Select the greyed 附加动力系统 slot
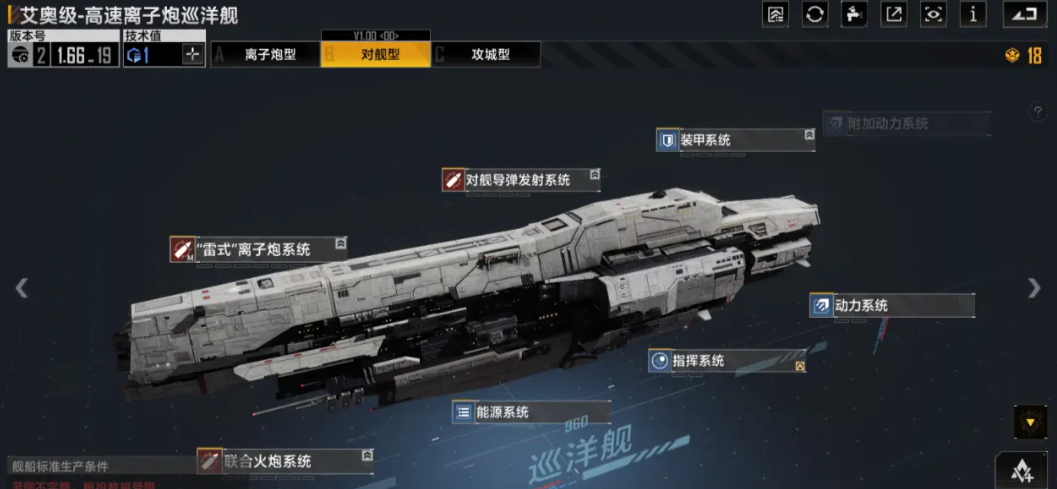Screen dimensions: 1057x489 (x=905, y=123)
